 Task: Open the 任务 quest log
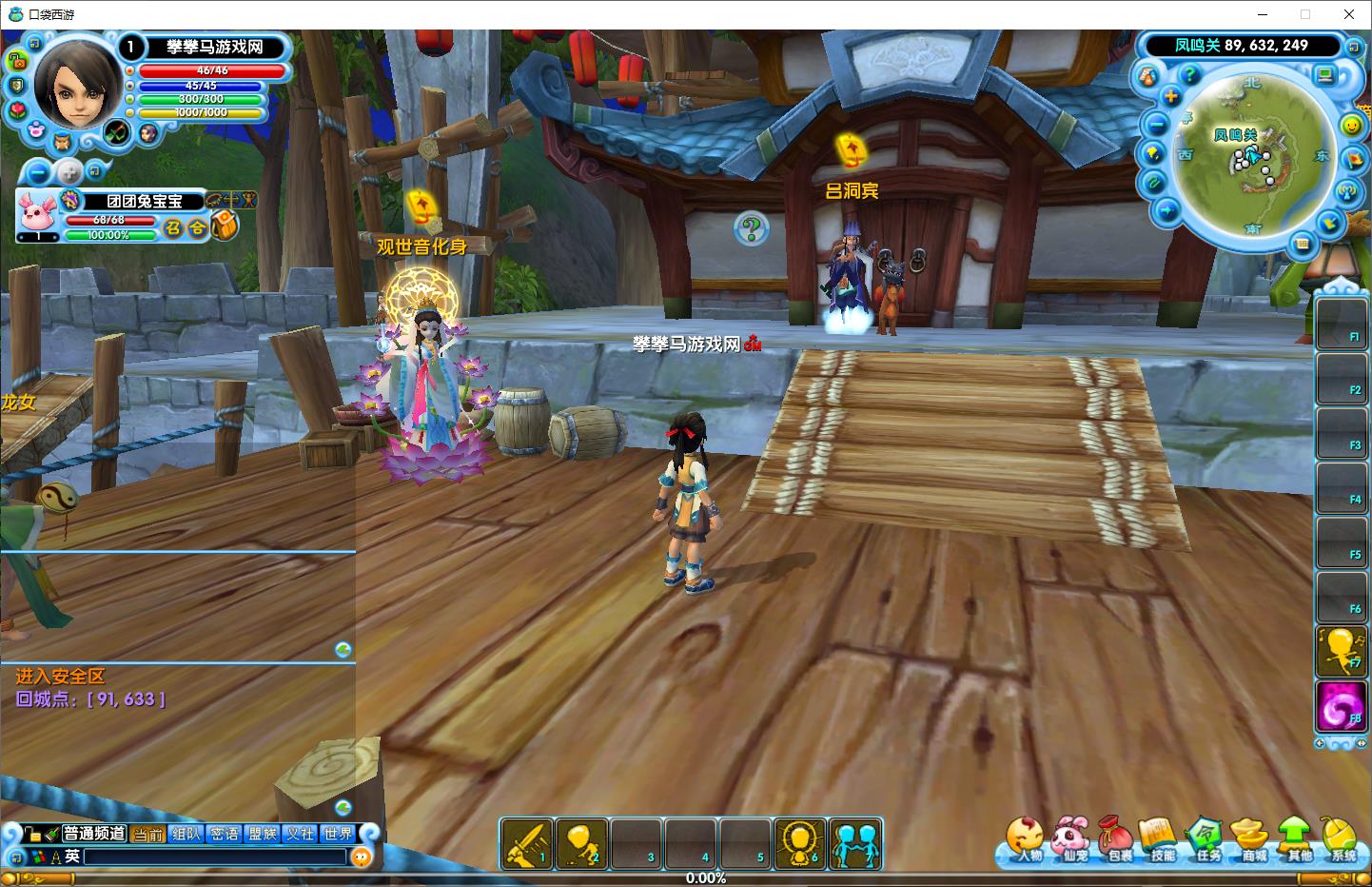1206,838
